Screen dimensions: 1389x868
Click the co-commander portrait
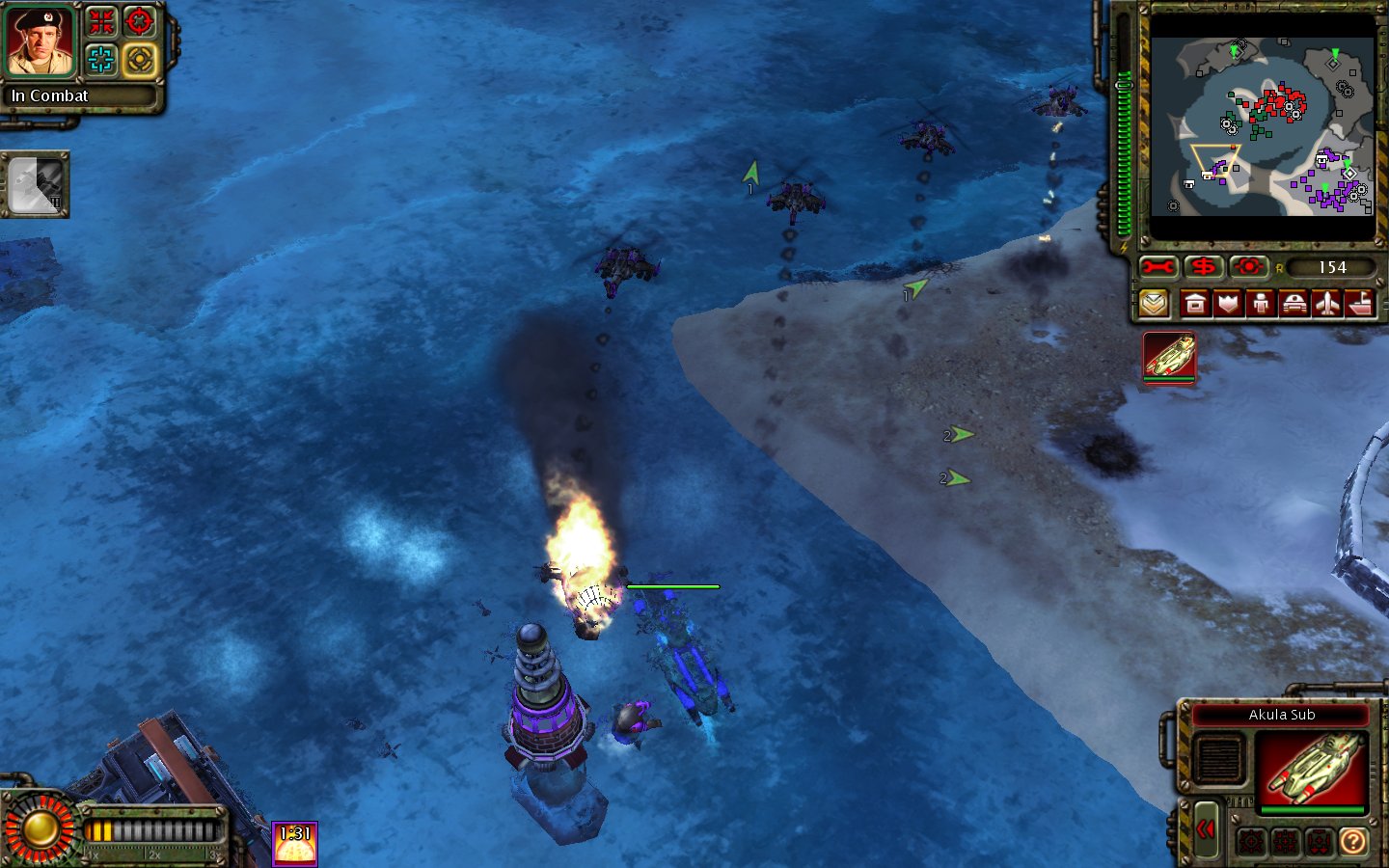pyautogui.click(x=40, y=41)
